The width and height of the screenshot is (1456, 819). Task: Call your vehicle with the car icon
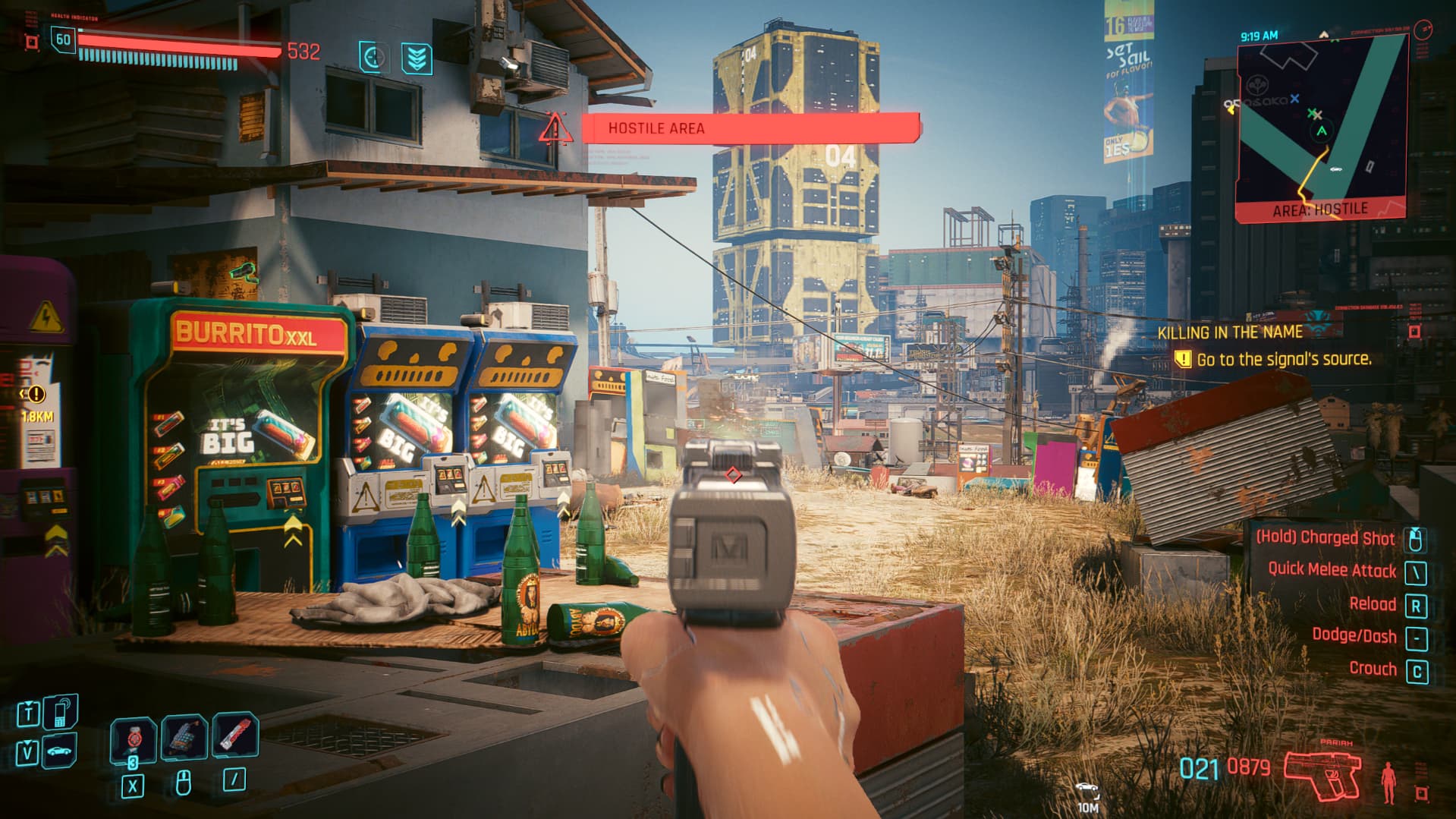[x=61, y=752]
